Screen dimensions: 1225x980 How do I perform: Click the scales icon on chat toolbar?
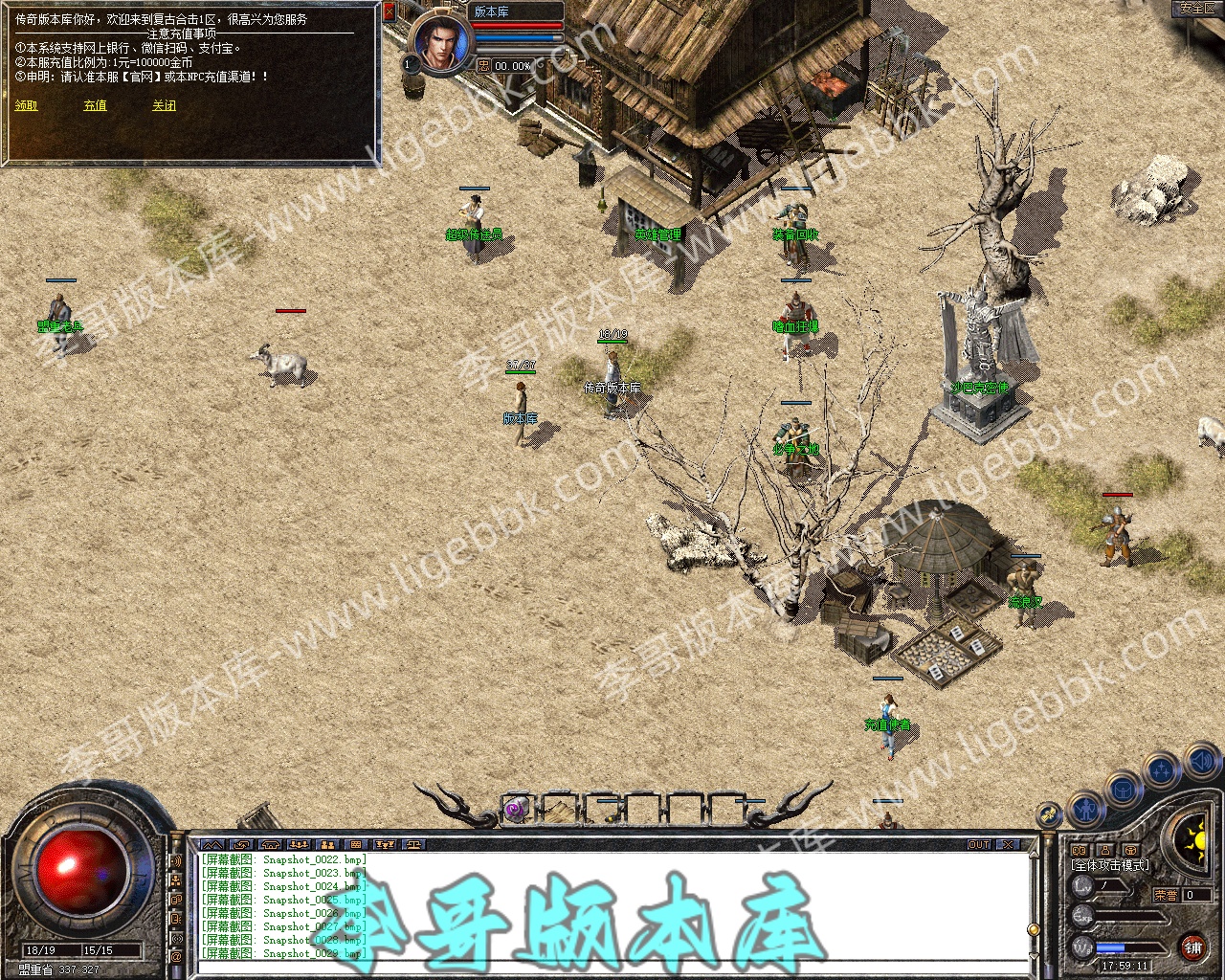pos(413,845)
